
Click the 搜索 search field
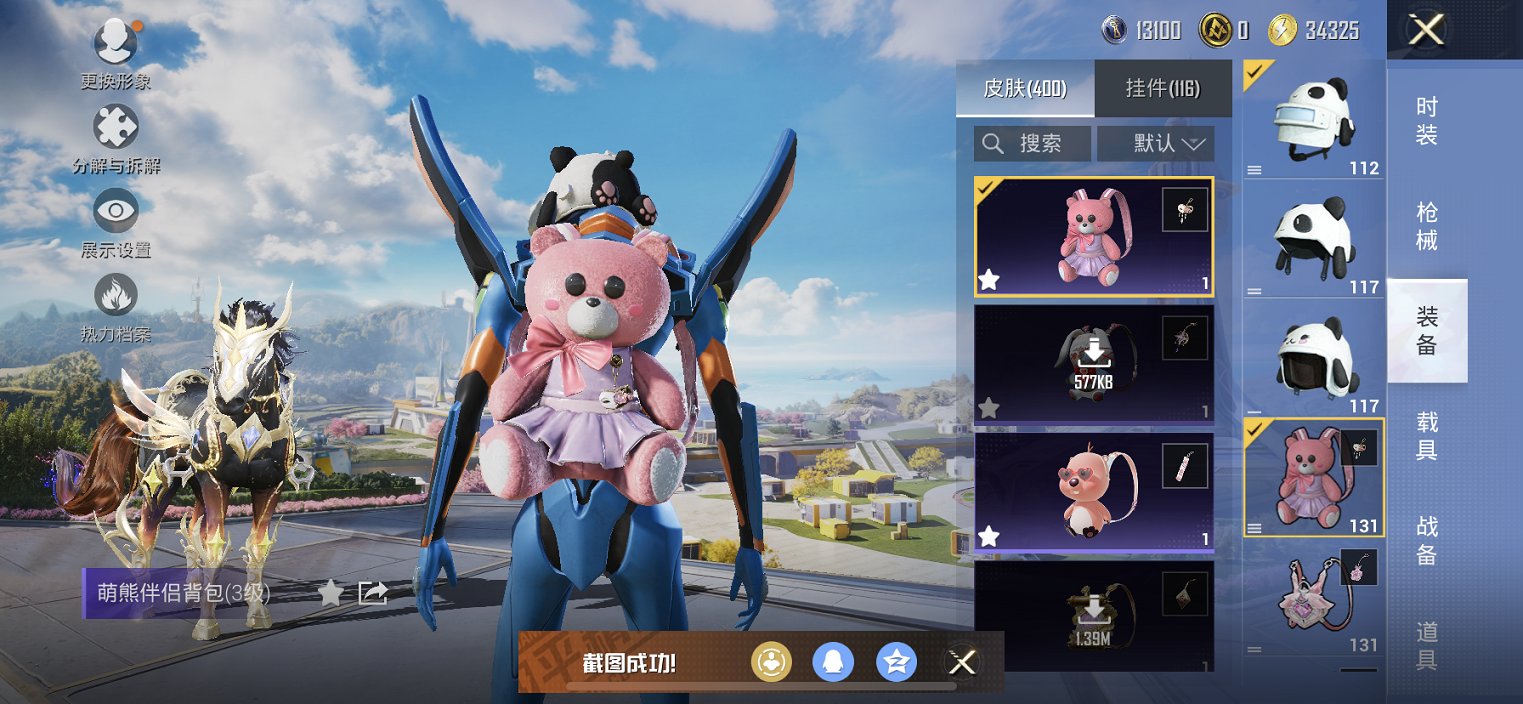click(1033, 144)
